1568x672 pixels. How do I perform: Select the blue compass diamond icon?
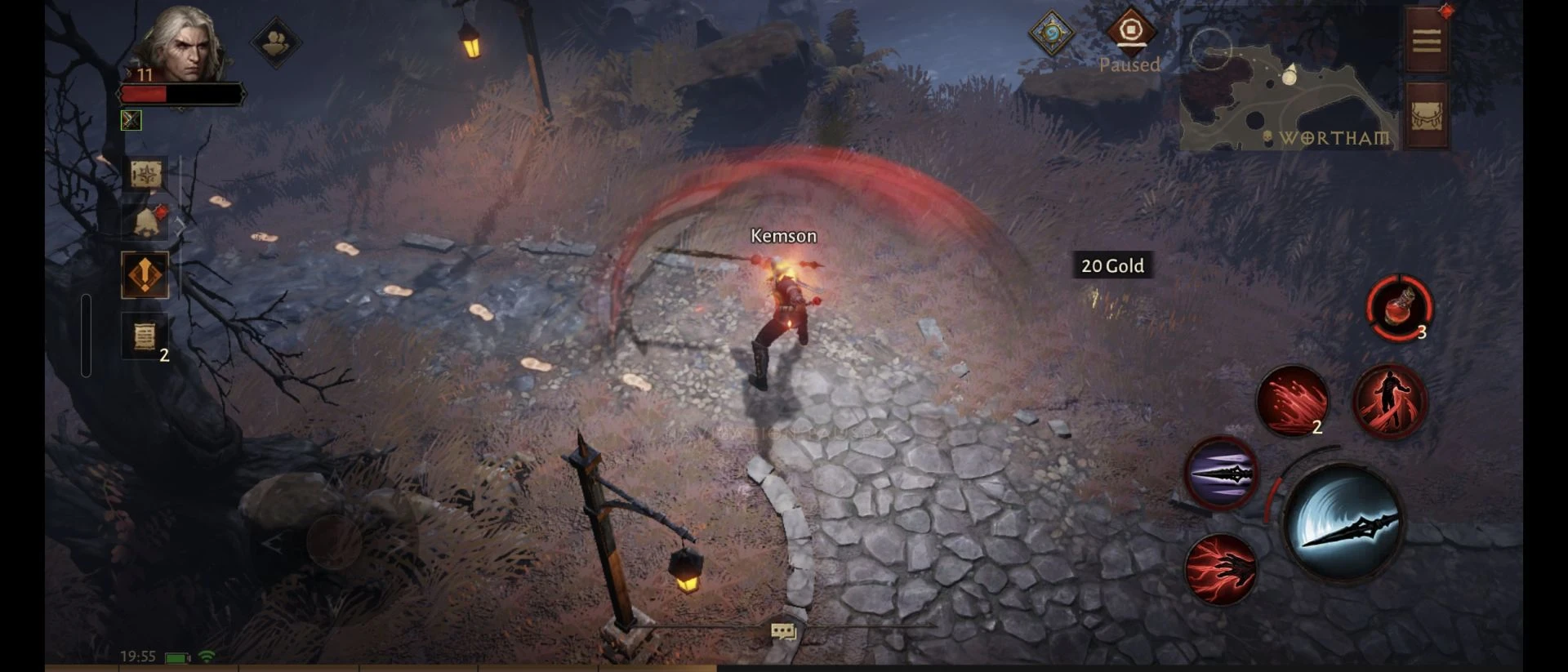(1051, 33)
